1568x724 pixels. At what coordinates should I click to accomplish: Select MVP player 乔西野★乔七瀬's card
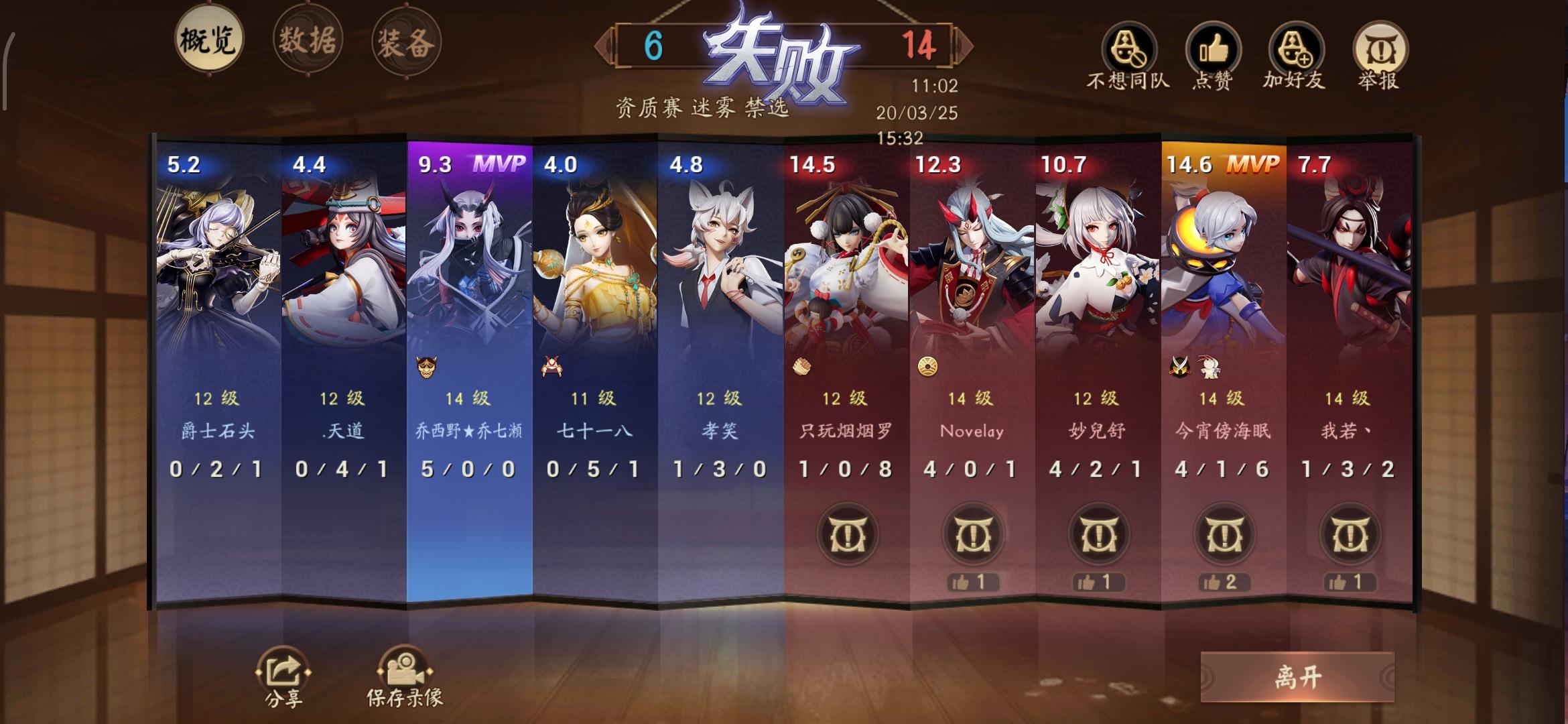(472, 302)
